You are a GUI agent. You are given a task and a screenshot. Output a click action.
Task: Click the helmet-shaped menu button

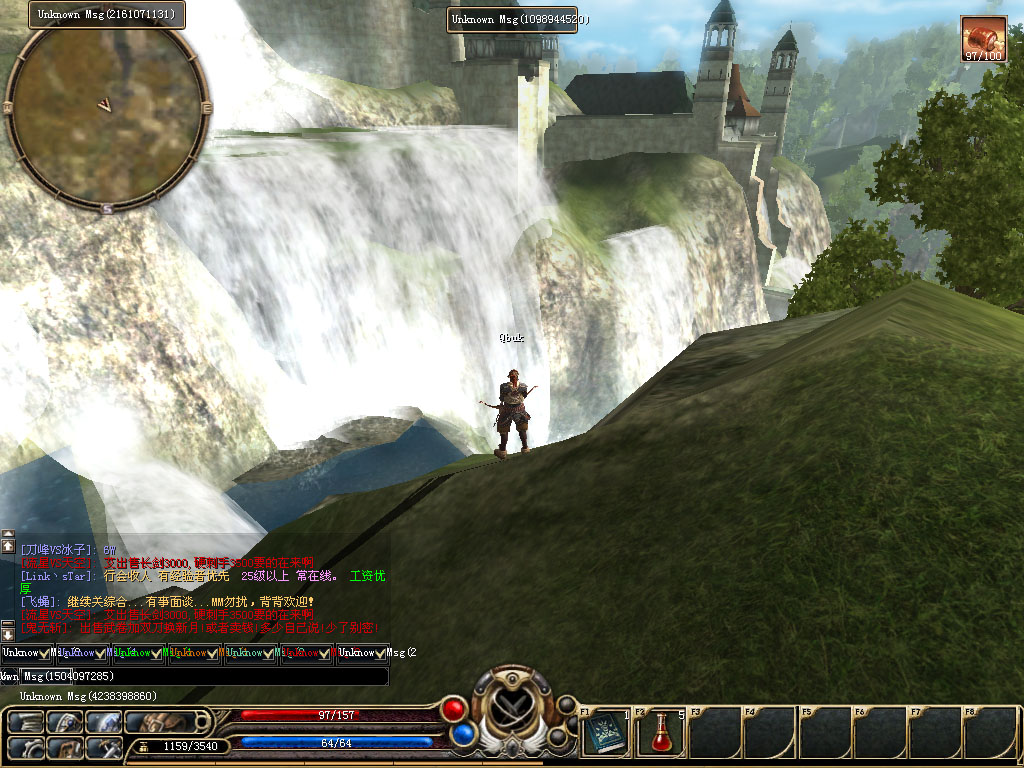65,722
